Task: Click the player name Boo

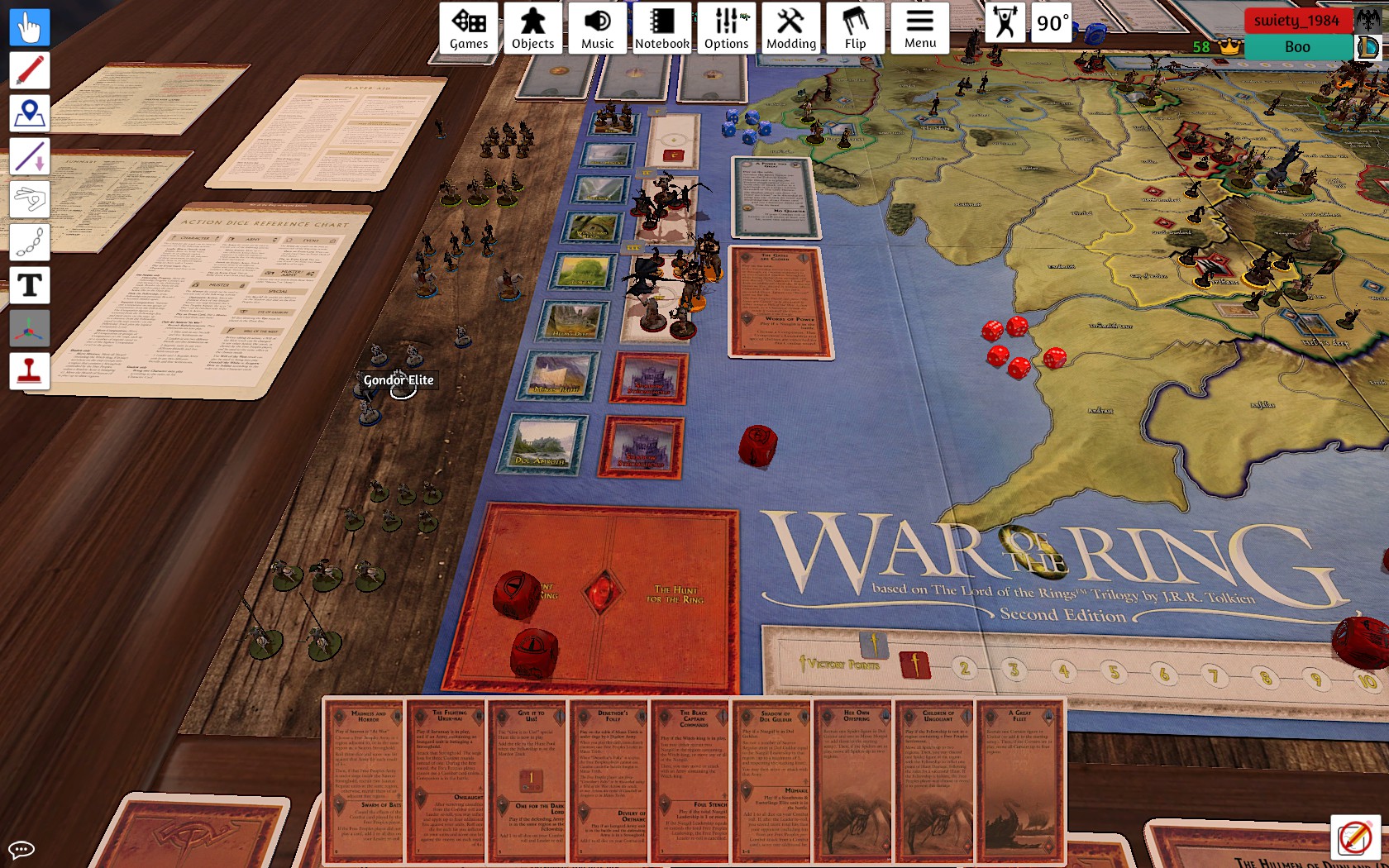Action: 1297,47
